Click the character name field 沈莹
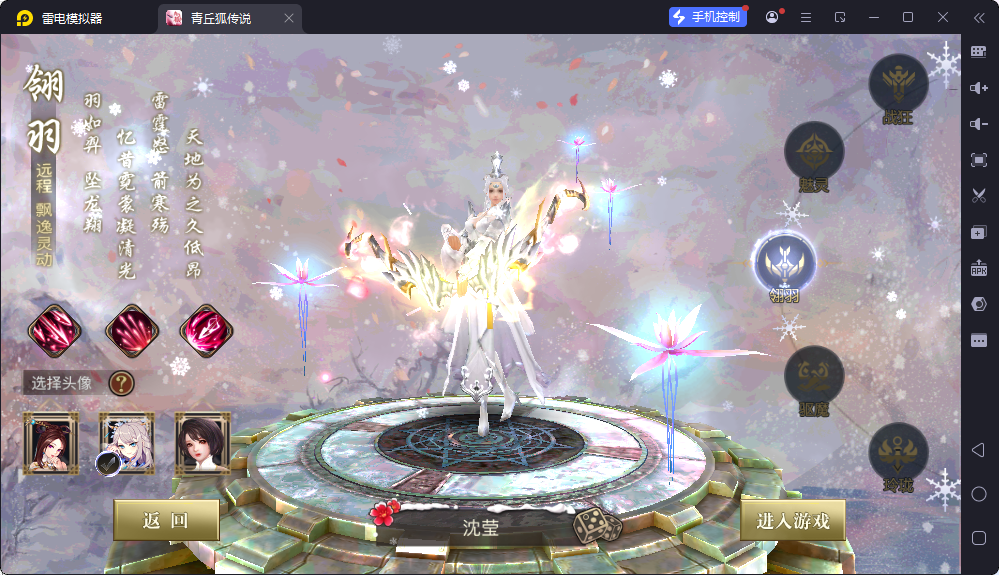Viewport: 999px width, 575px height. coord(480,527)
